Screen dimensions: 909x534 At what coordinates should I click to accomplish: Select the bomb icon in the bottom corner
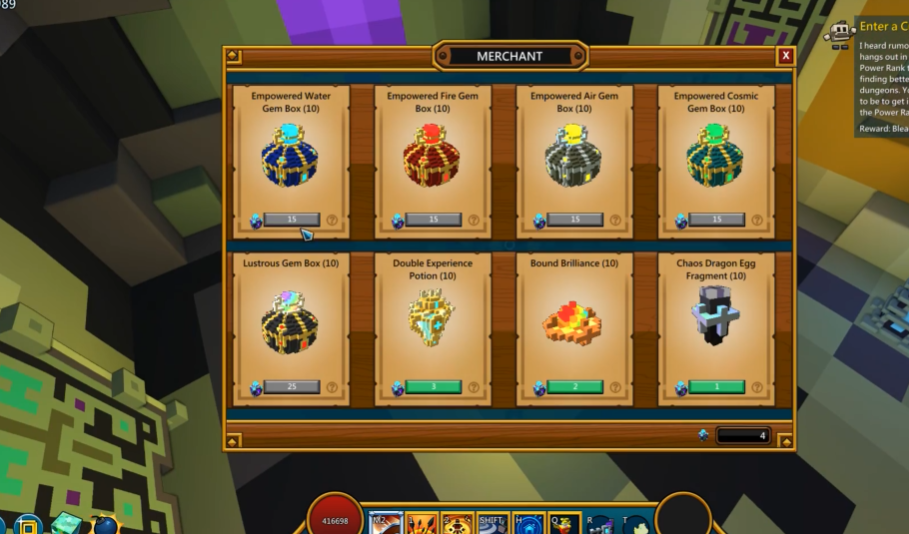click(x=105, y=525)
